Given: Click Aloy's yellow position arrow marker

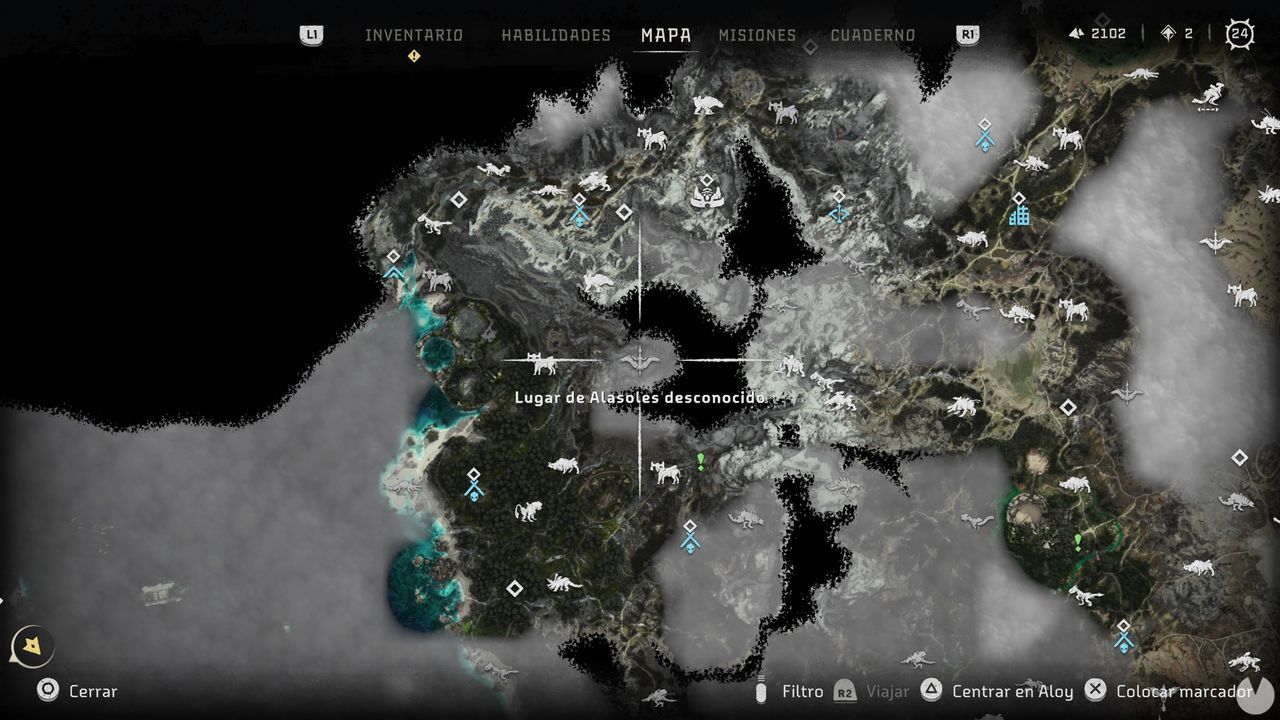Looking at the screenshot, I should 32,647.
